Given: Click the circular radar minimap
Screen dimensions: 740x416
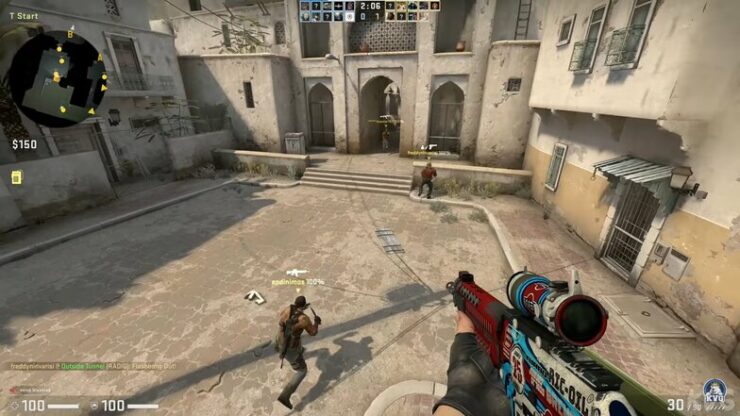Looking at the screenshot, I should tap(56, 76).
